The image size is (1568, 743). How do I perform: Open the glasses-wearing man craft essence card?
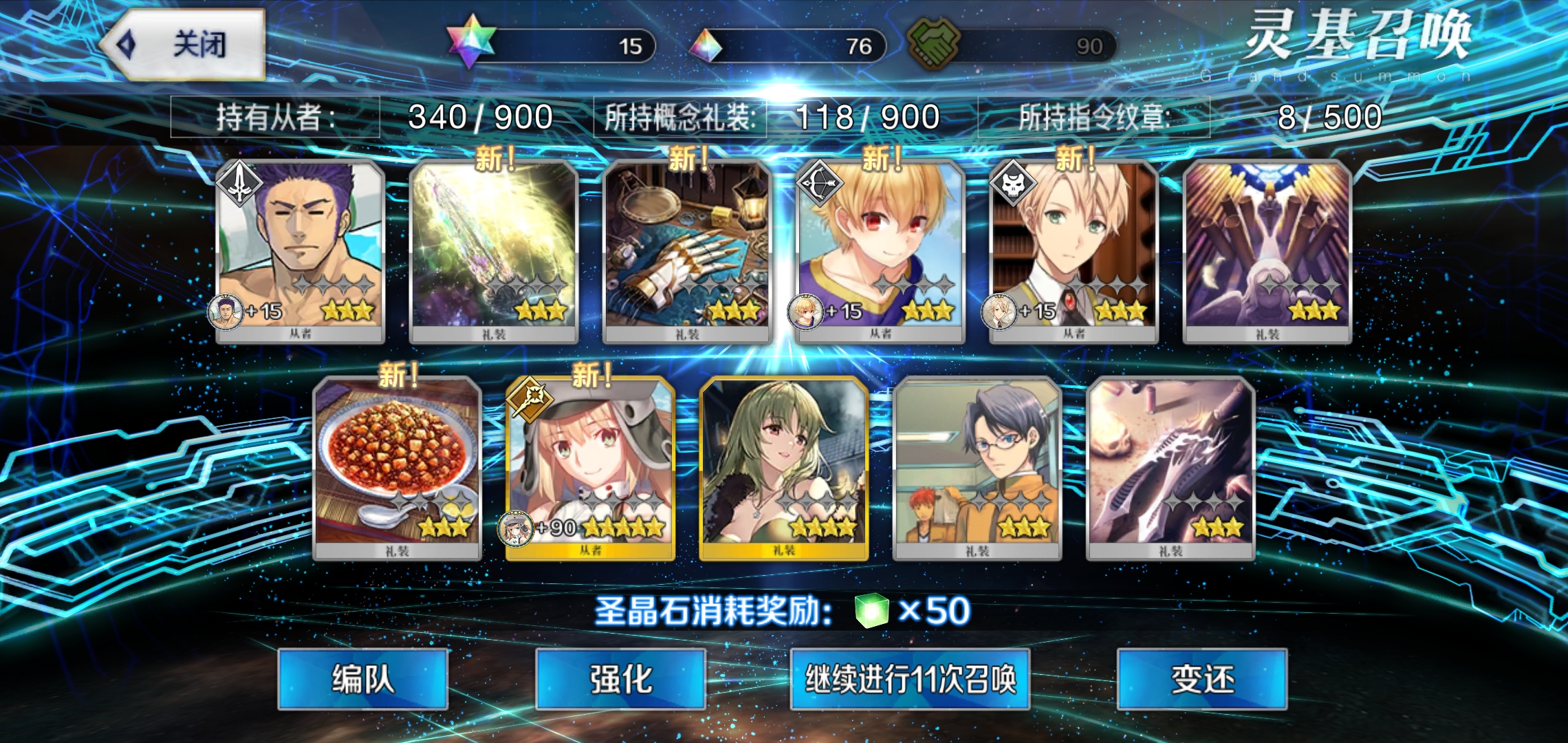click(x=977, y=469)
